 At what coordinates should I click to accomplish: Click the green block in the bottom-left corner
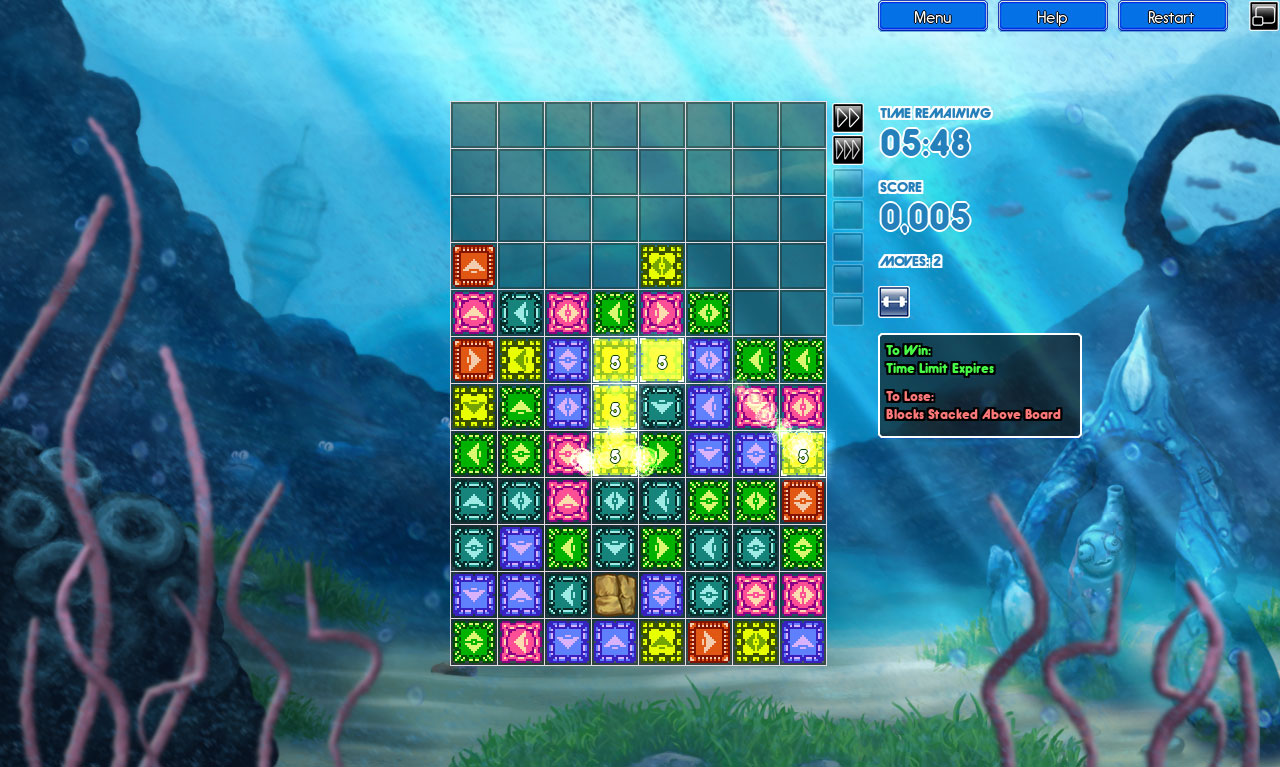tap(472, 641)
